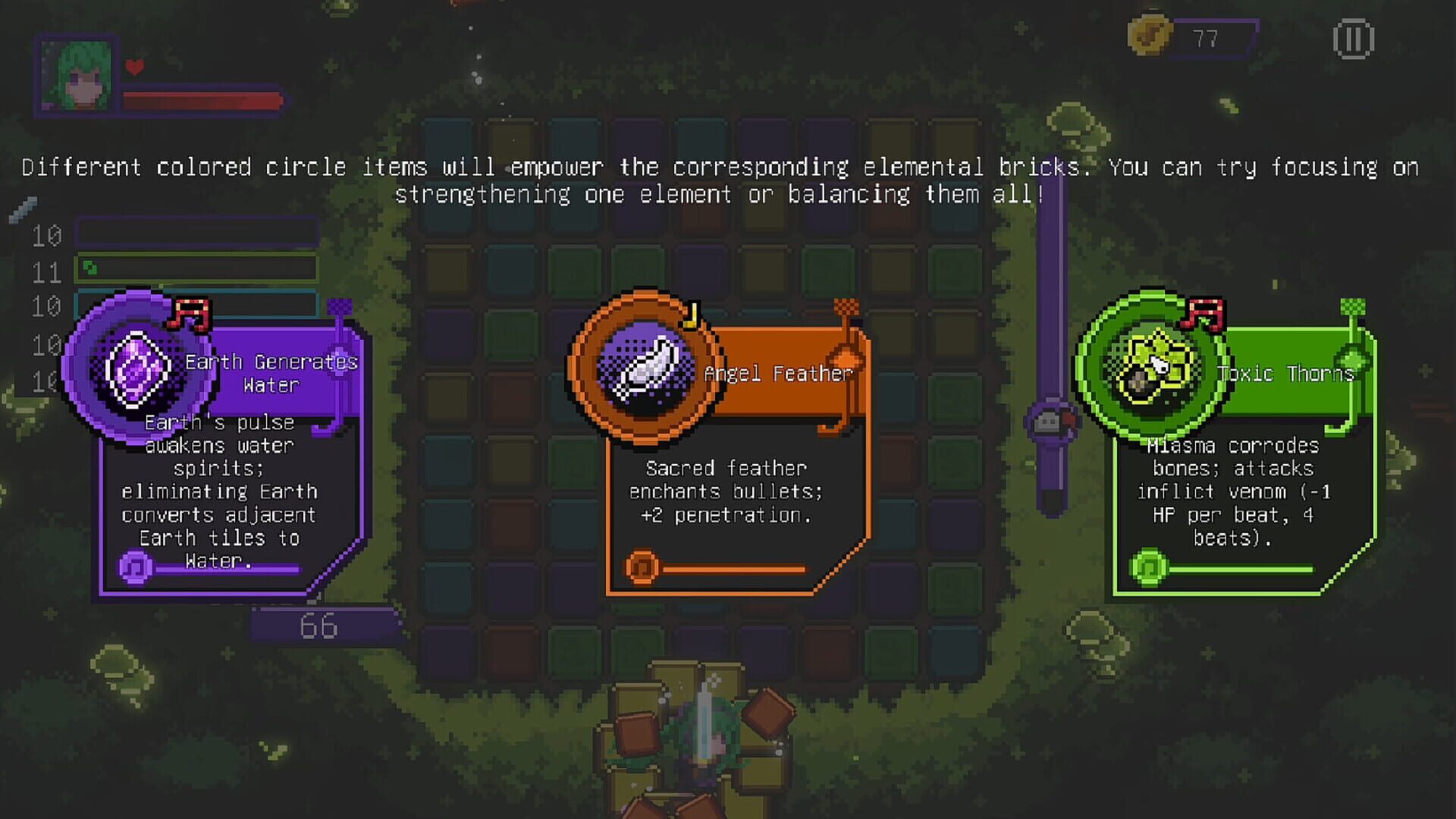Expand the Toxic Thorns description panel
1456x819 pixels.
pyautogui.click(x=1230, y=493)
